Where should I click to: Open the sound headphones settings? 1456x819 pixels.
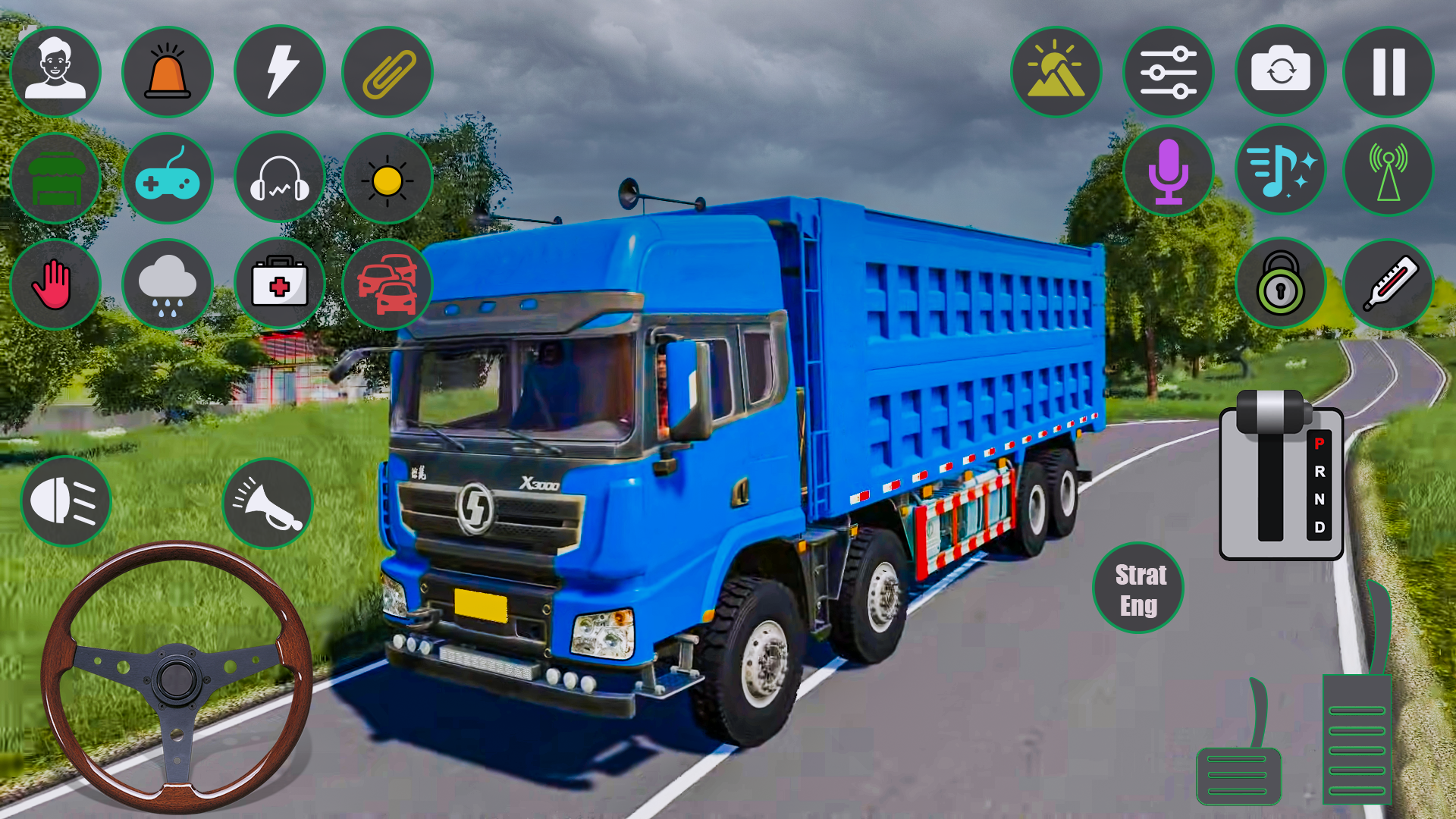[278, 178]
